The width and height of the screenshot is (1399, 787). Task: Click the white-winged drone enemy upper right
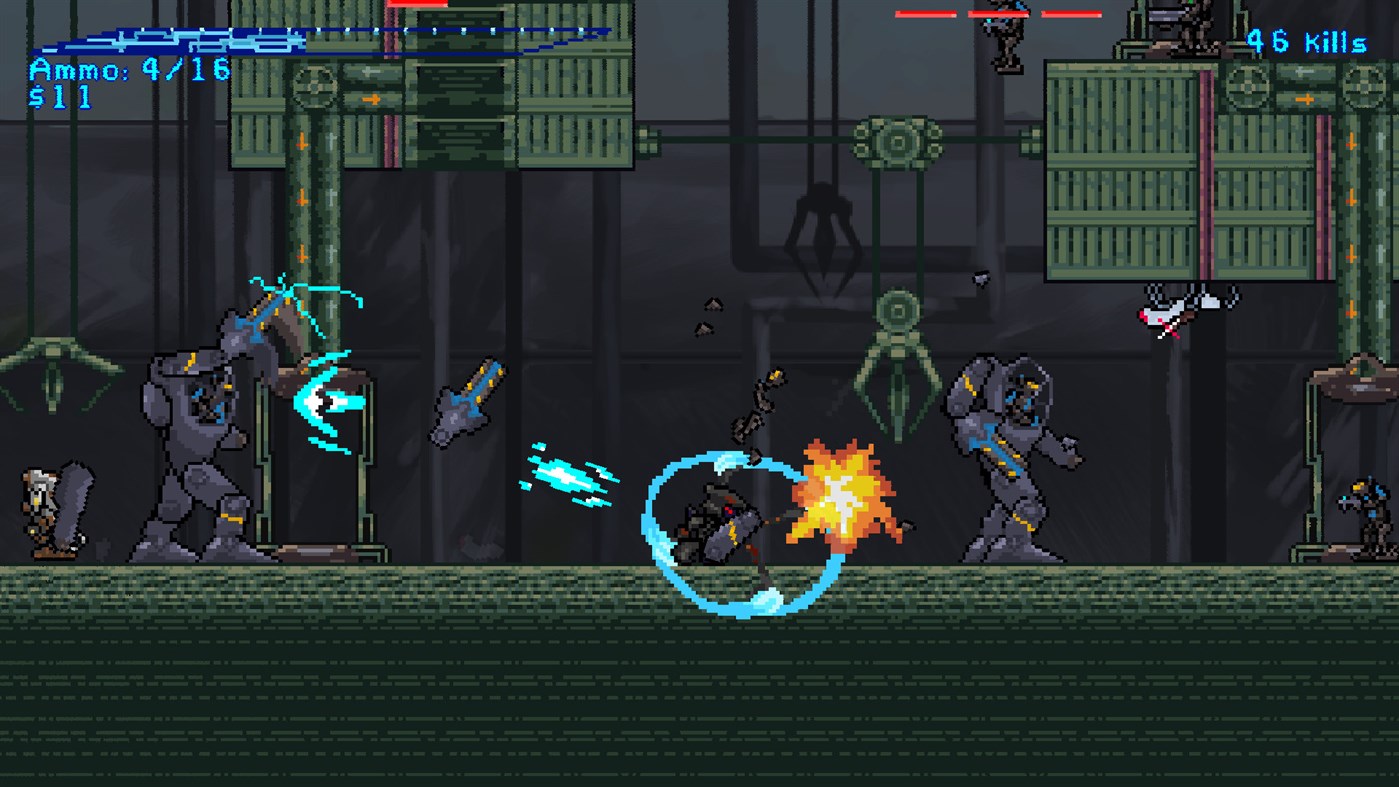pos(1180,310)
